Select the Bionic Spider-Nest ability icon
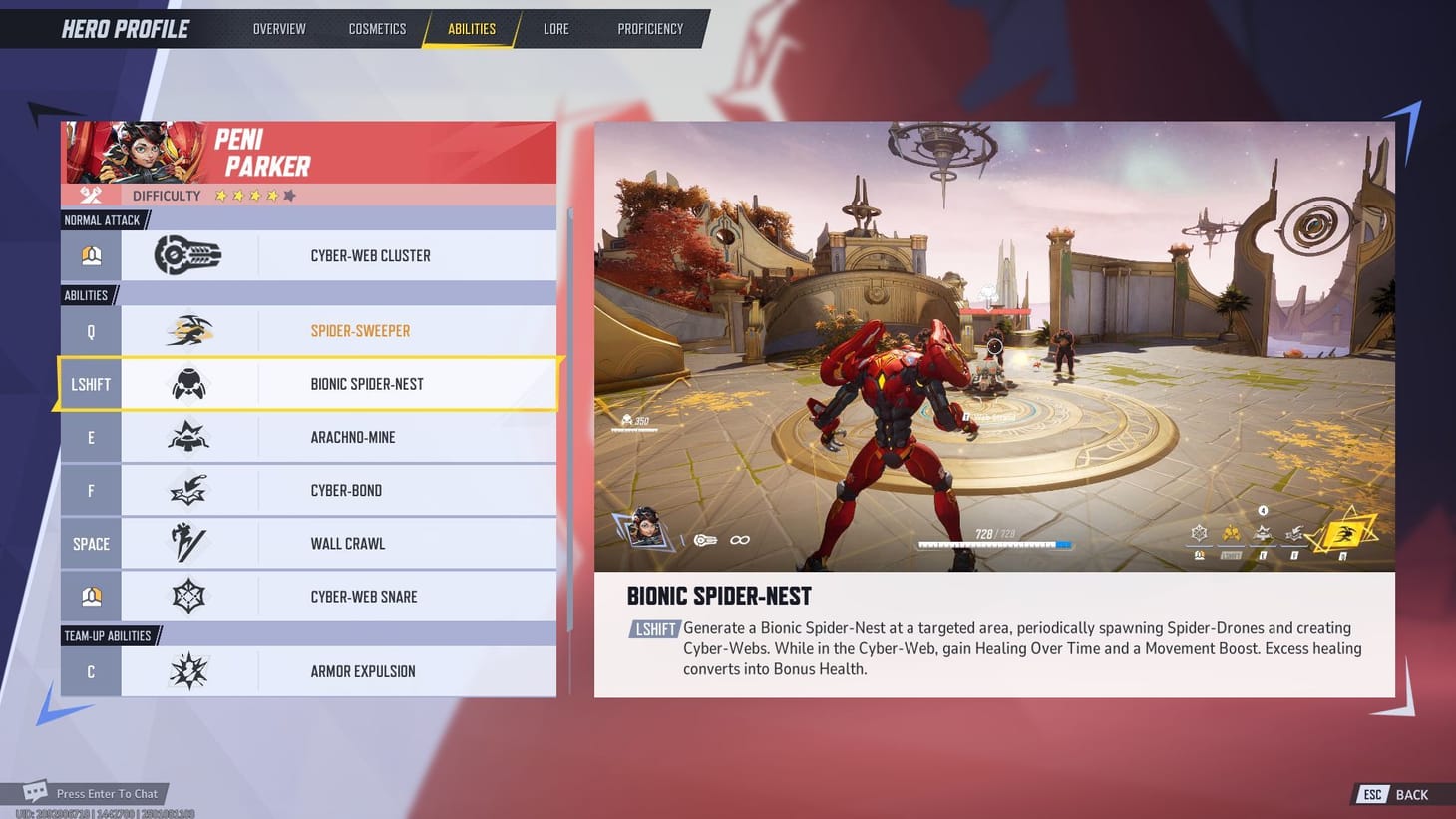Image resolution: width=1456 pixels, height=819 pixels. (x=188, y=383)
